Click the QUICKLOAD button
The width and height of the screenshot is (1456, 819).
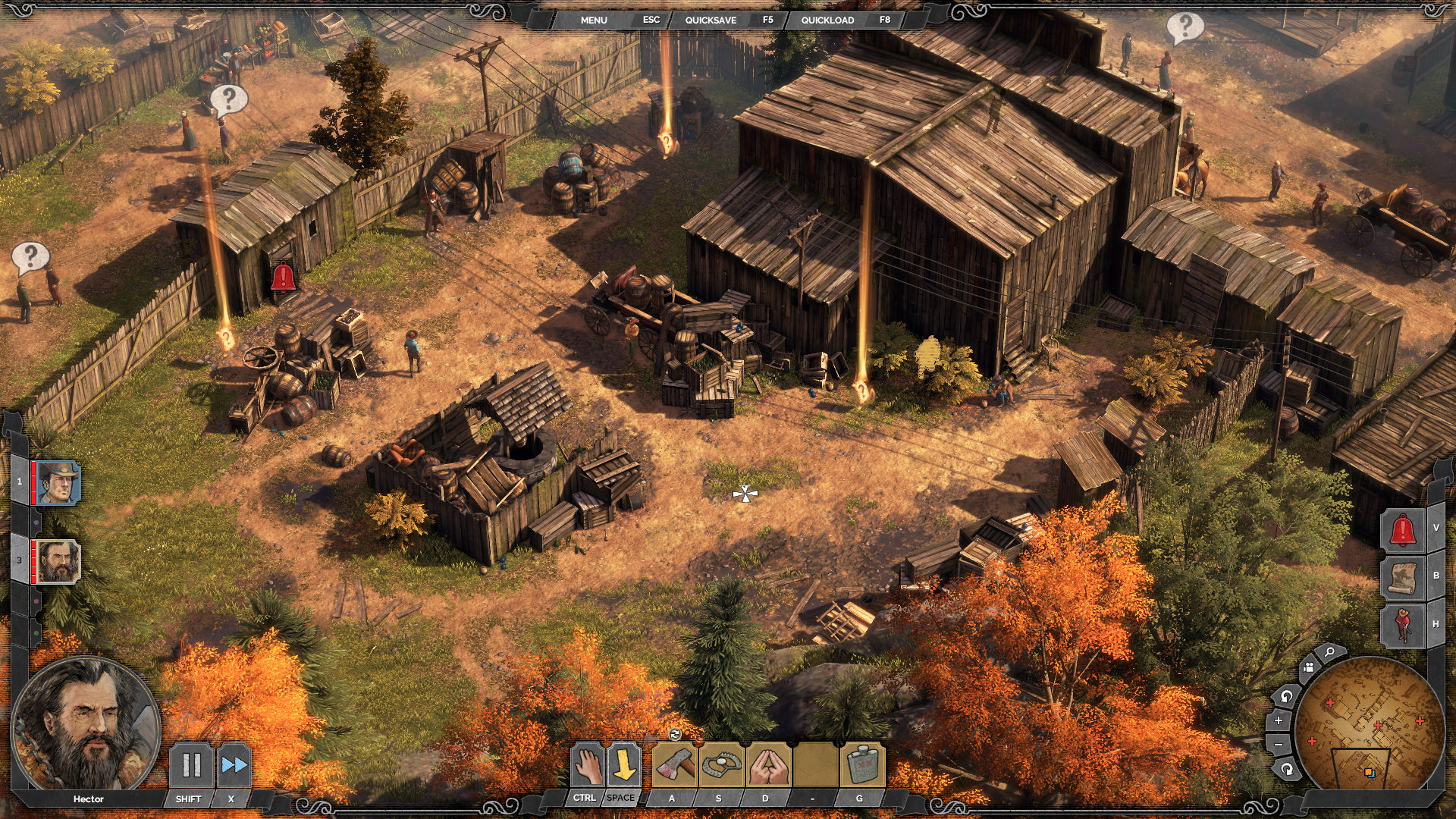click(x=827, y=20)
